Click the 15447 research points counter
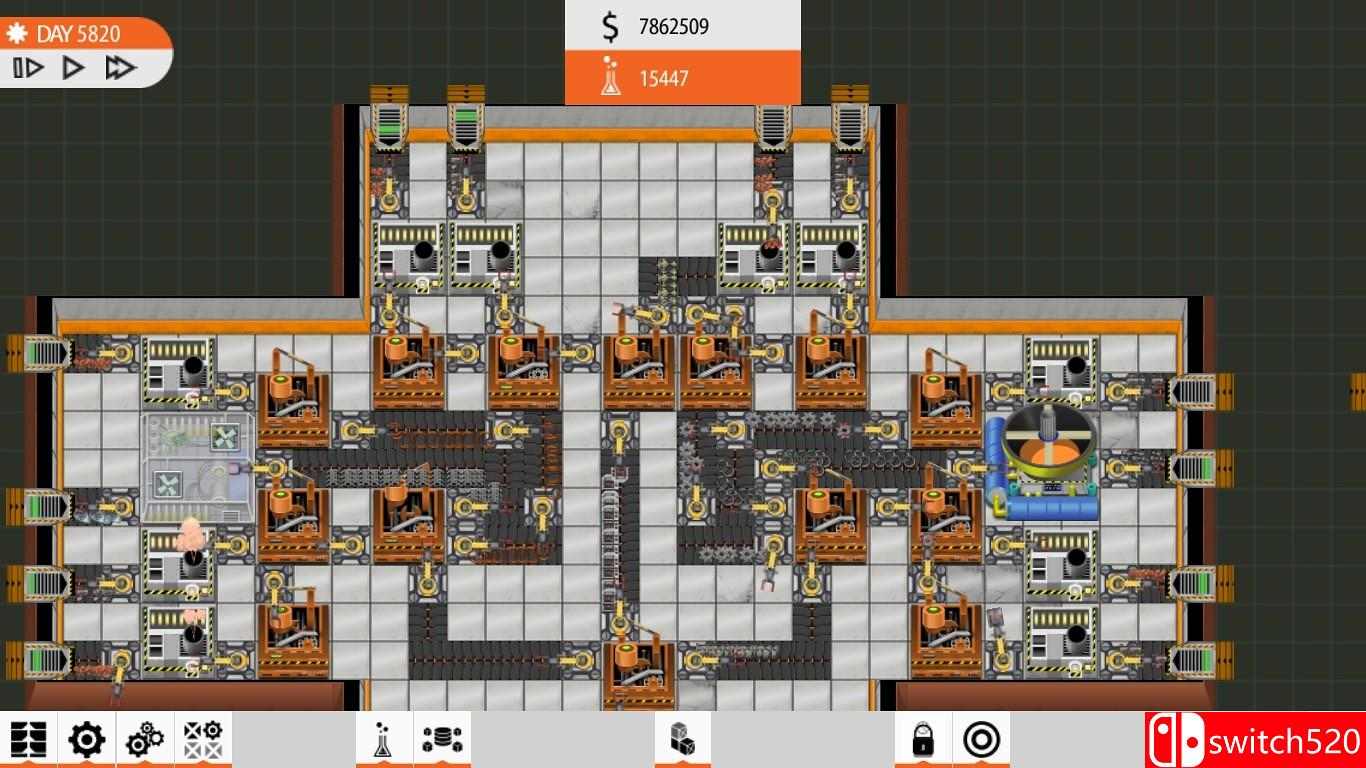Viewport: 1366px width, 768px height. tap(665, 77)
